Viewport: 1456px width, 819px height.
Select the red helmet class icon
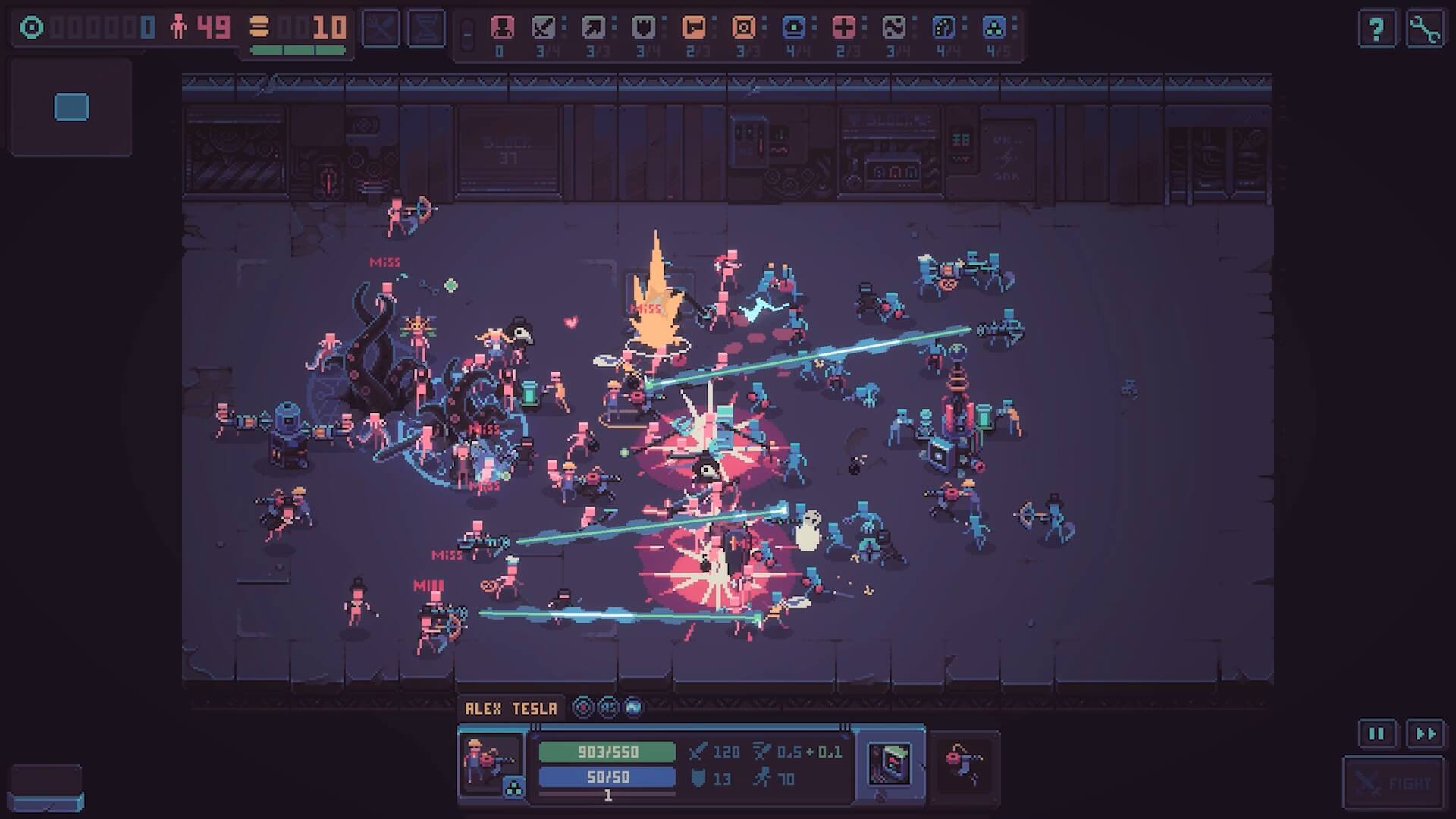click(x=501, y=29)
